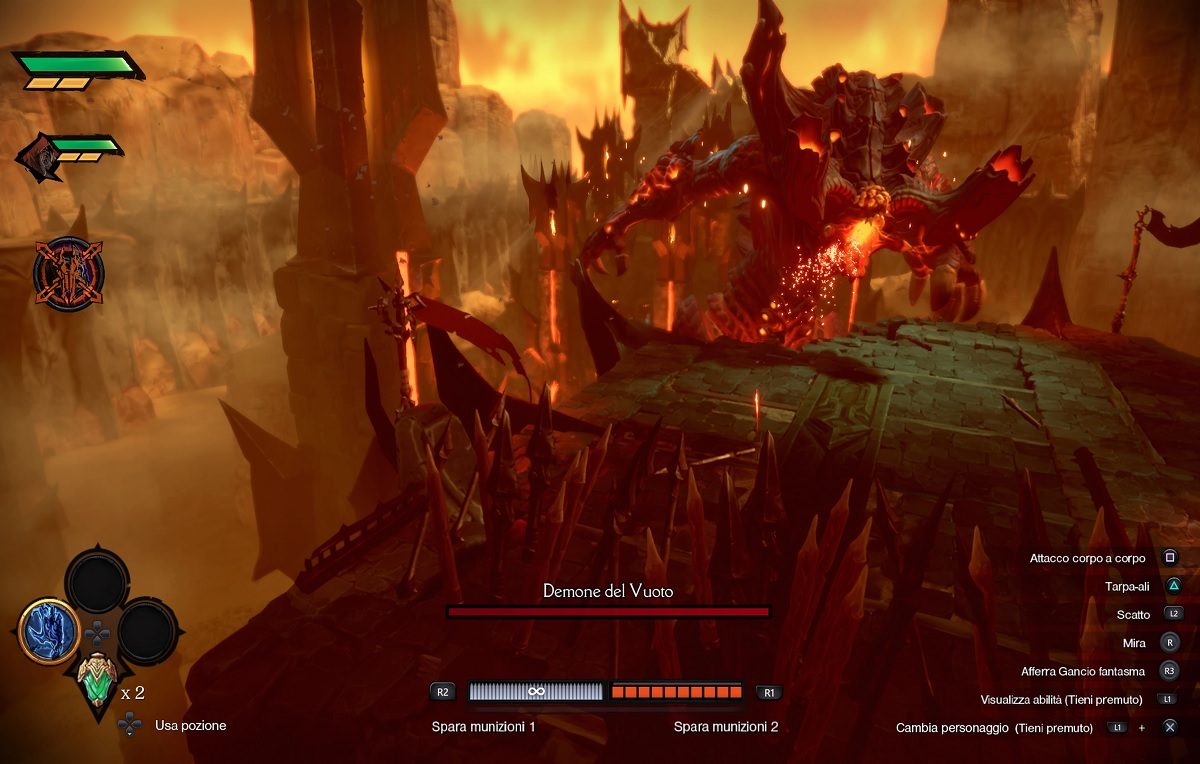The width and height of the screenshot is (1200, 764).
Task: Activate the blue ability icon
Action: tap(48, 630)
